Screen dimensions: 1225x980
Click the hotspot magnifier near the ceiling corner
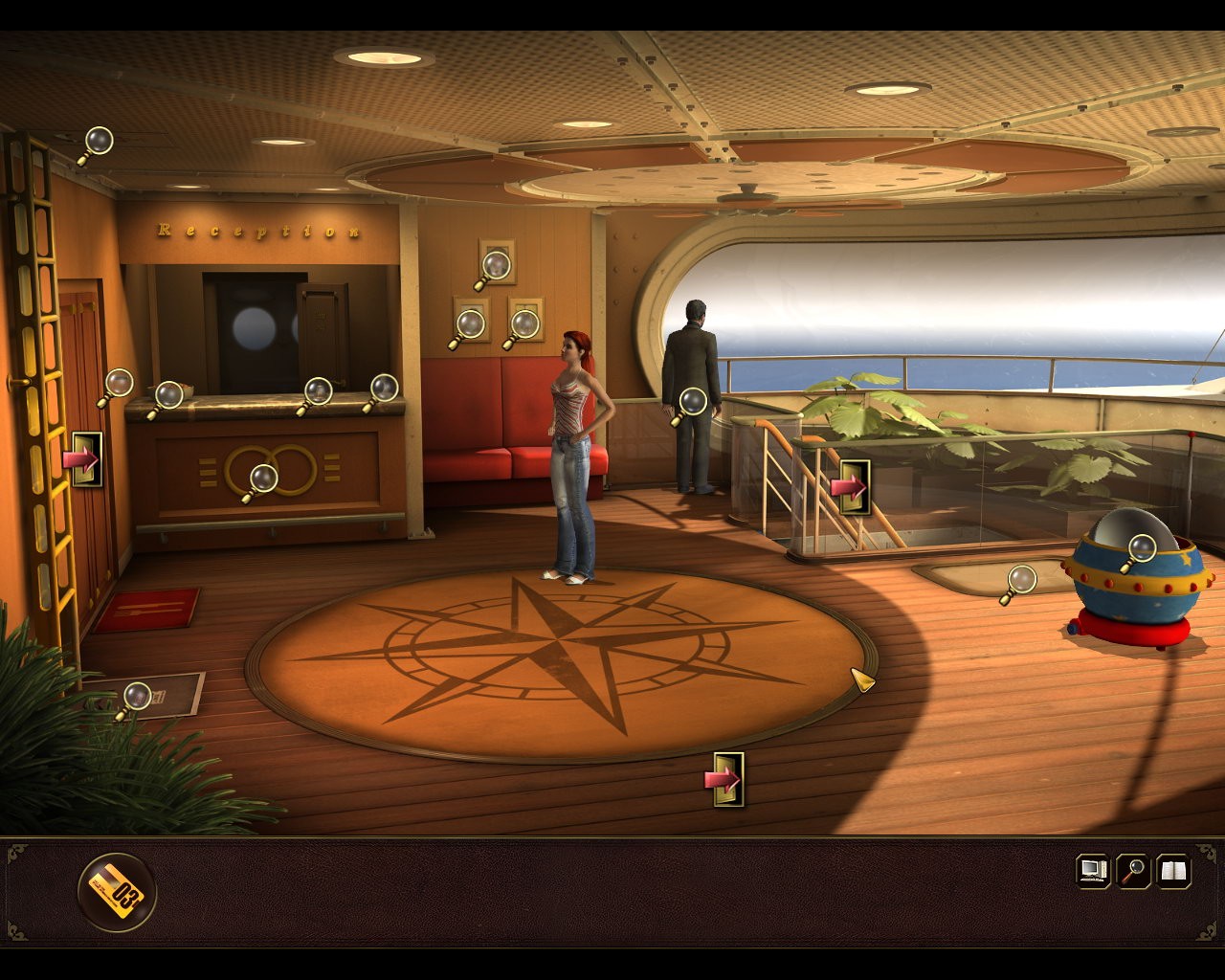[x=97, y=143]
